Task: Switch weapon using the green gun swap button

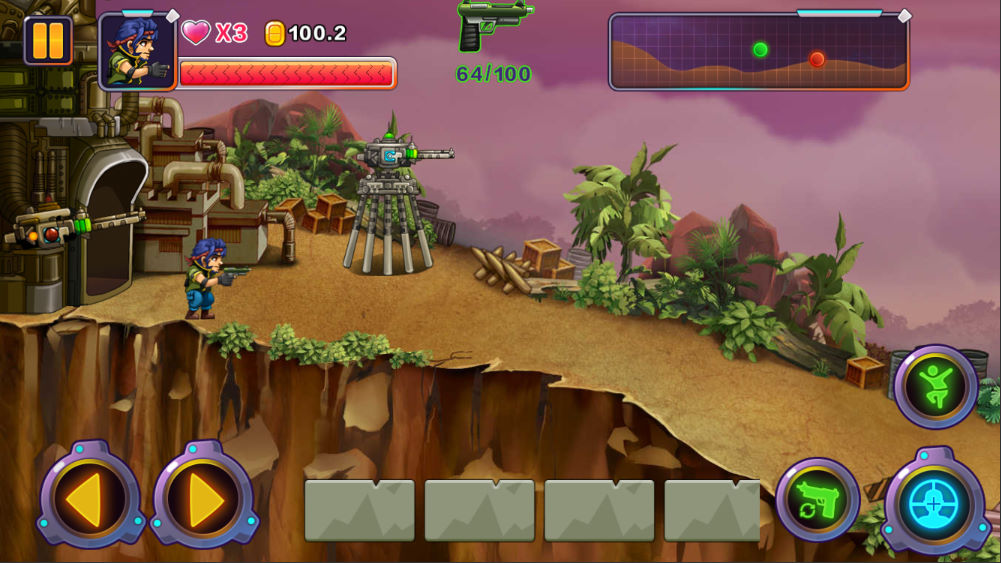Action: pos(817,500)
